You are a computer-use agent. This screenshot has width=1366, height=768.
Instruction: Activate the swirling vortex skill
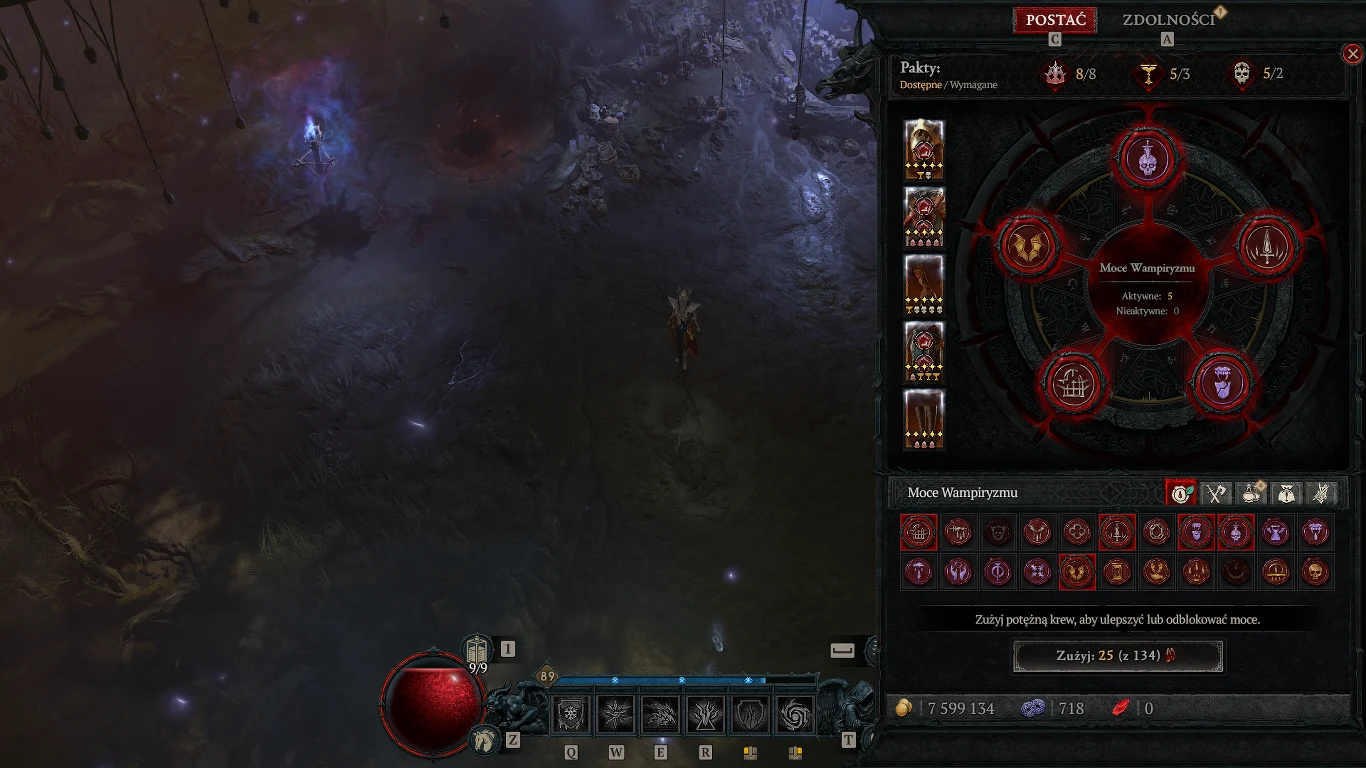tap(797, 715)
